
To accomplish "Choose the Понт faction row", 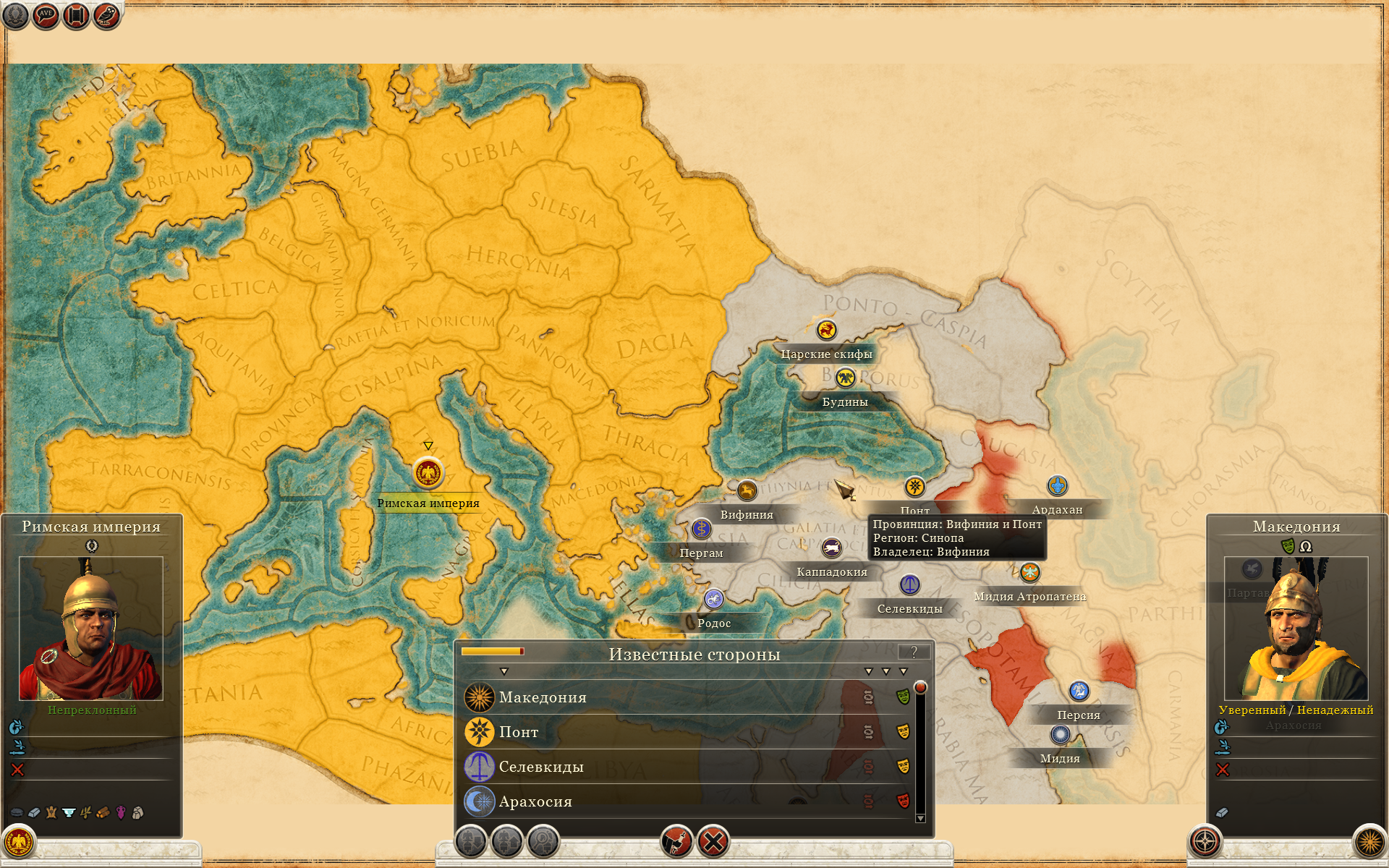I will pyautogui.click(x=519, y=733).
